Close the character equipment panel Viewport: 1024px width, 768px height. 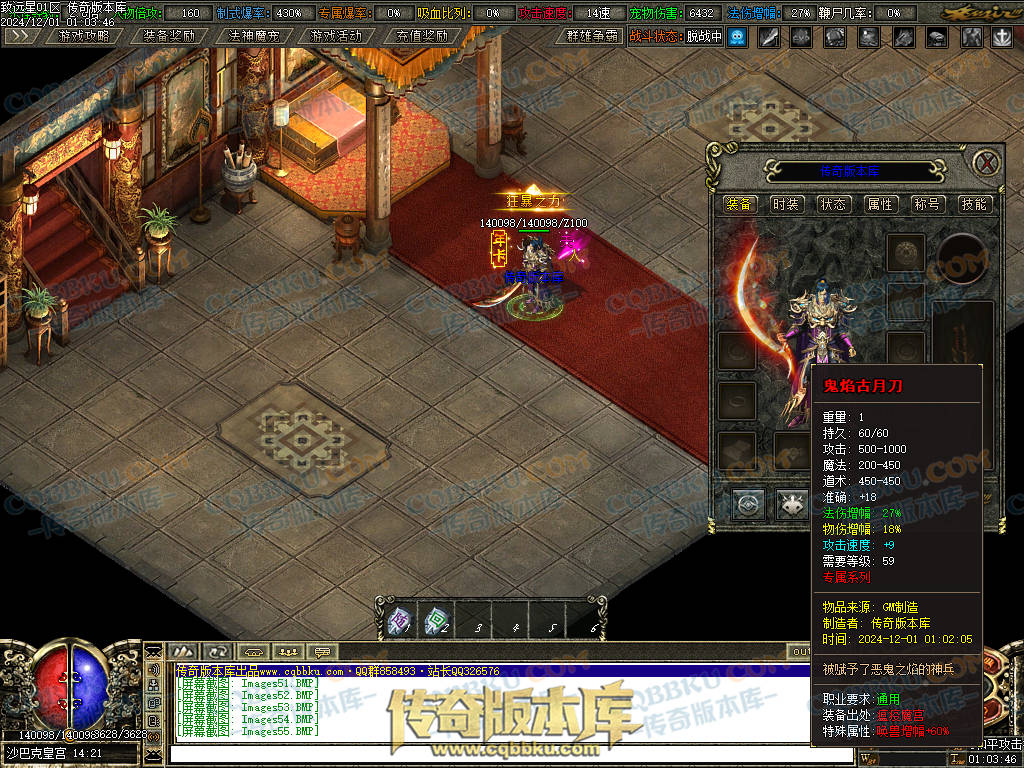987,163
